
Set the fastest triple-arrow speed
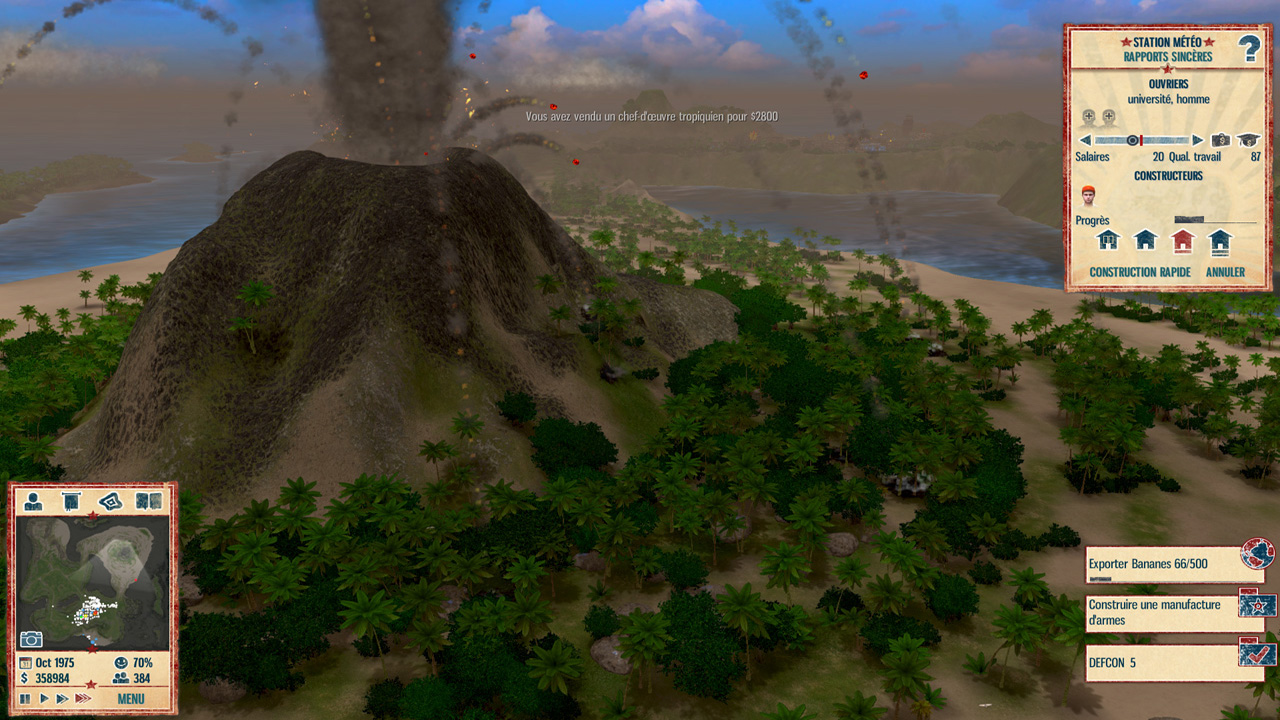(x=83, y=699)
